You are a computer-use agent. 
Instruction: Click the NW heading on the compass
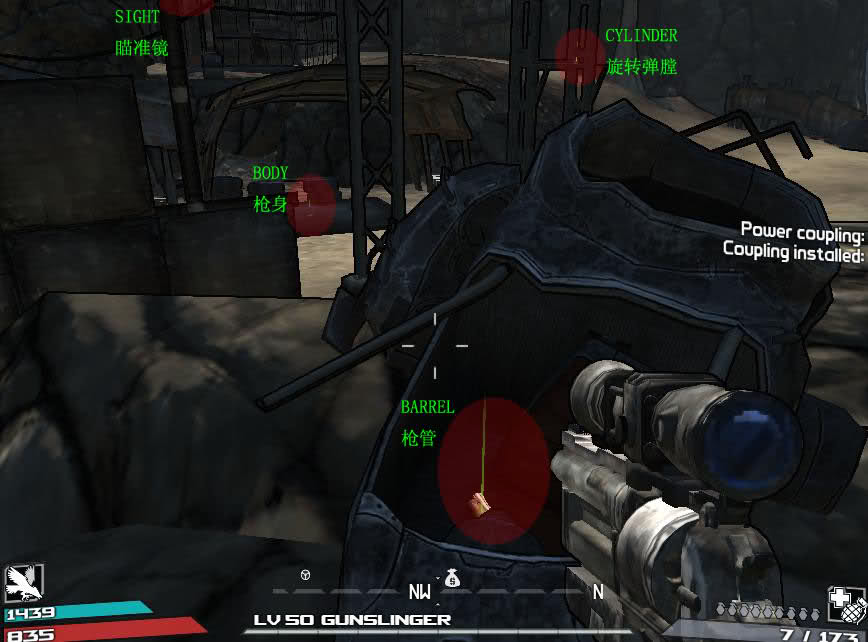(x=419, y=592)
